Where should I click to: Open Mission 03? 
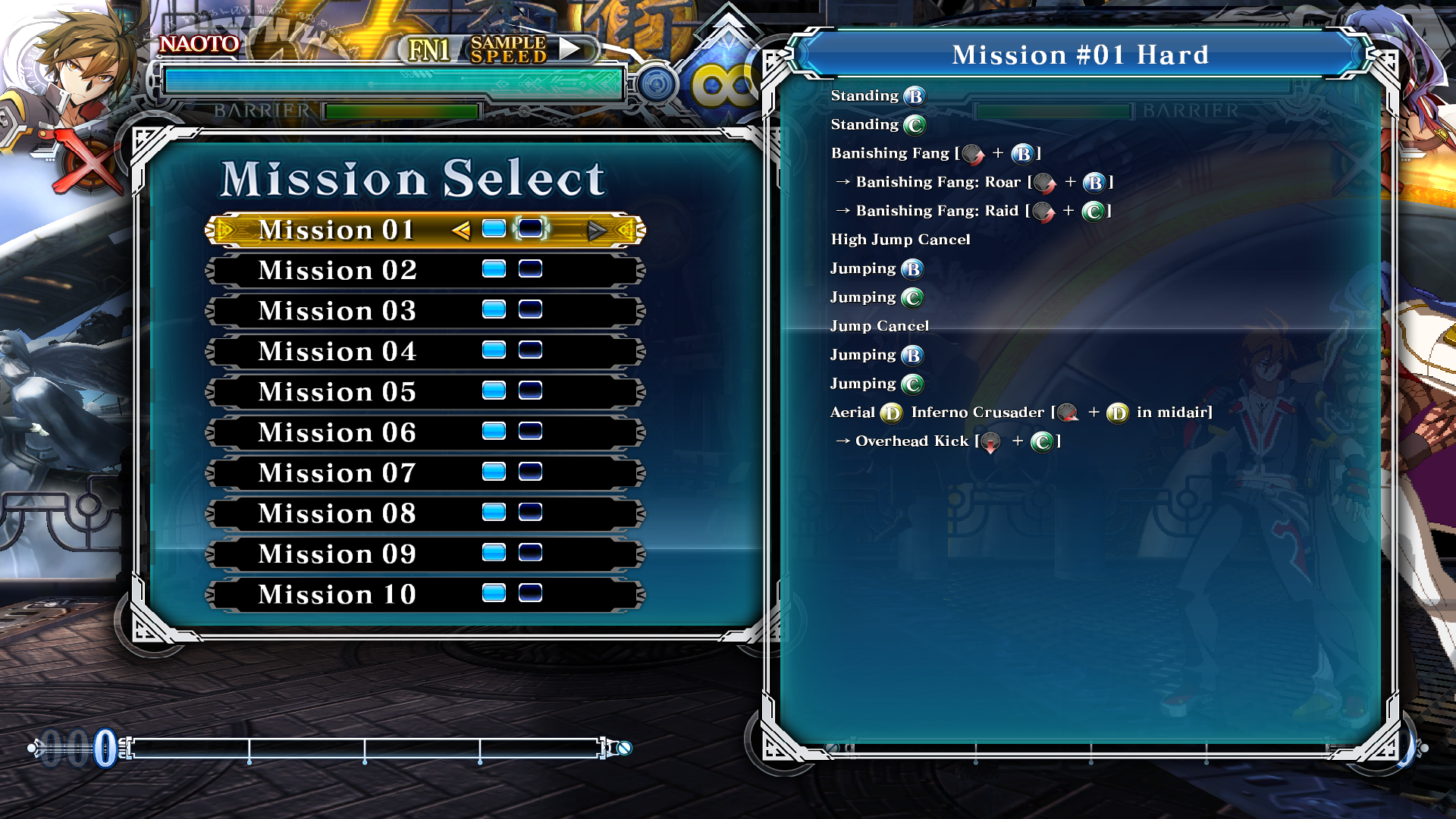tap(337, 311)
